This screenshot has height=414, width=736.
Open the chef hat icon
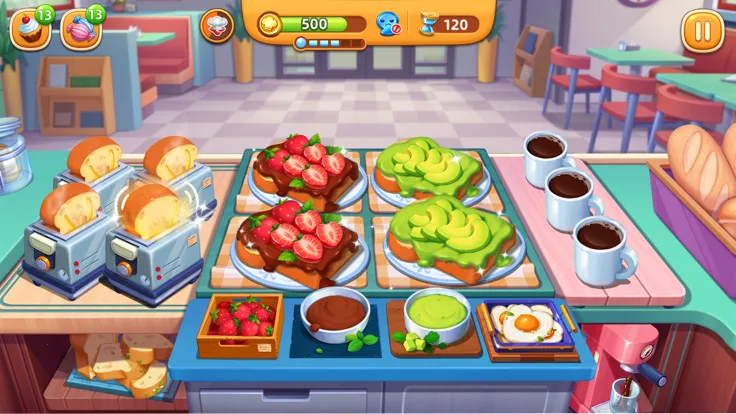[217, 26]
